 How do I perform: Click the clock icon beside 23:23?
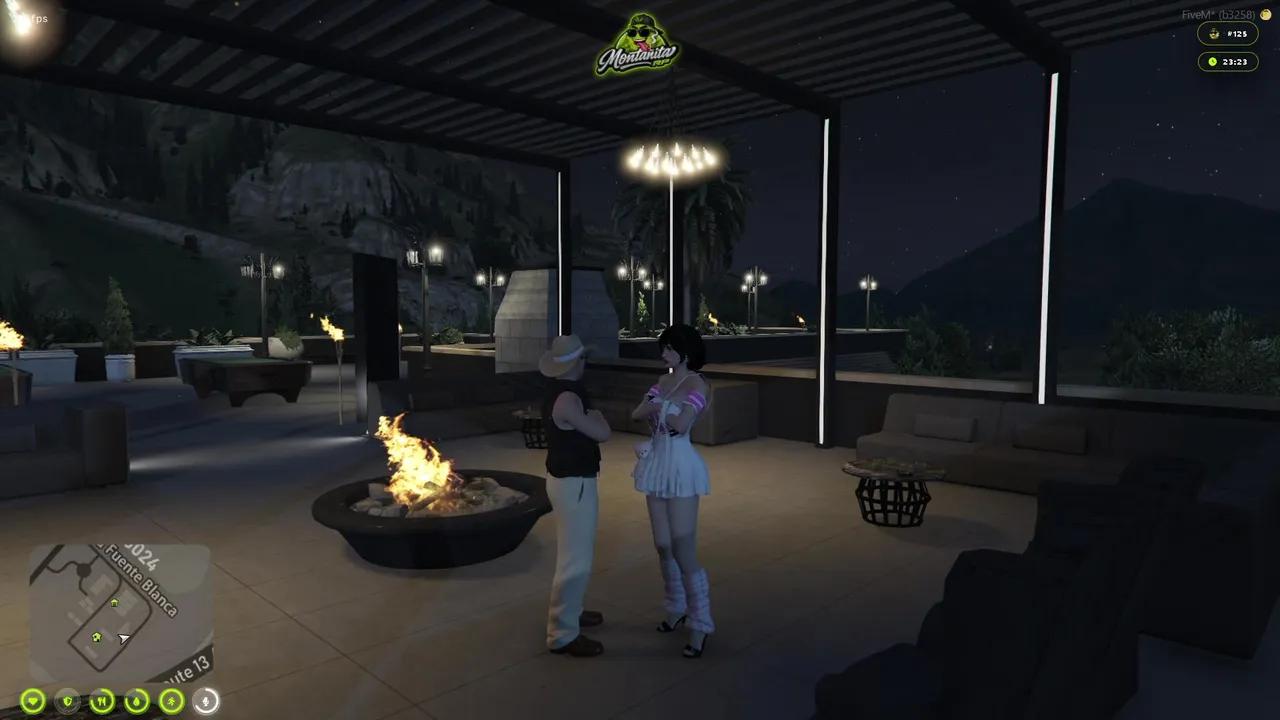[1211, 62]
